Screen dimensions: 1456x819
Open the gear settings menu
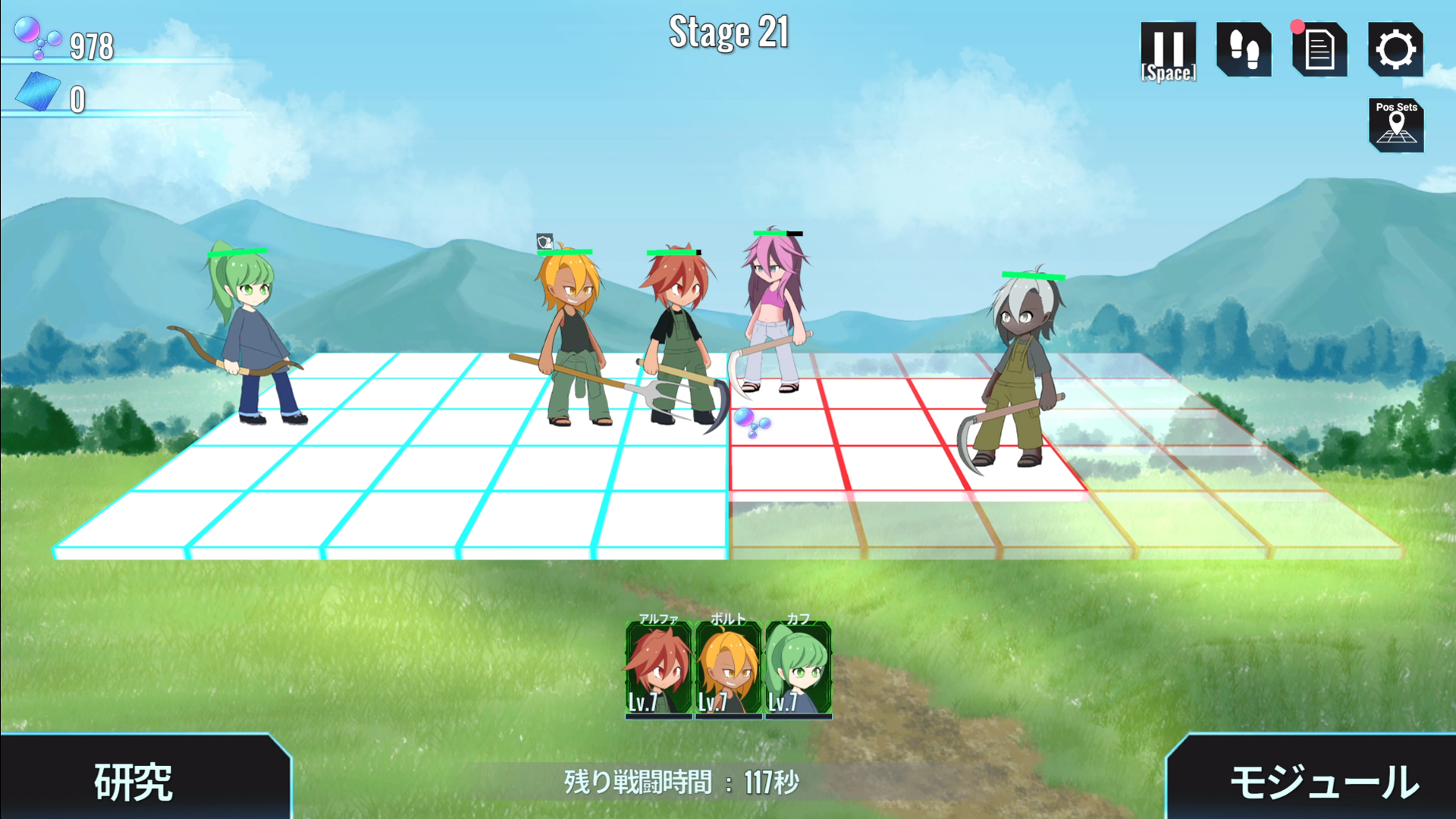1395,50
